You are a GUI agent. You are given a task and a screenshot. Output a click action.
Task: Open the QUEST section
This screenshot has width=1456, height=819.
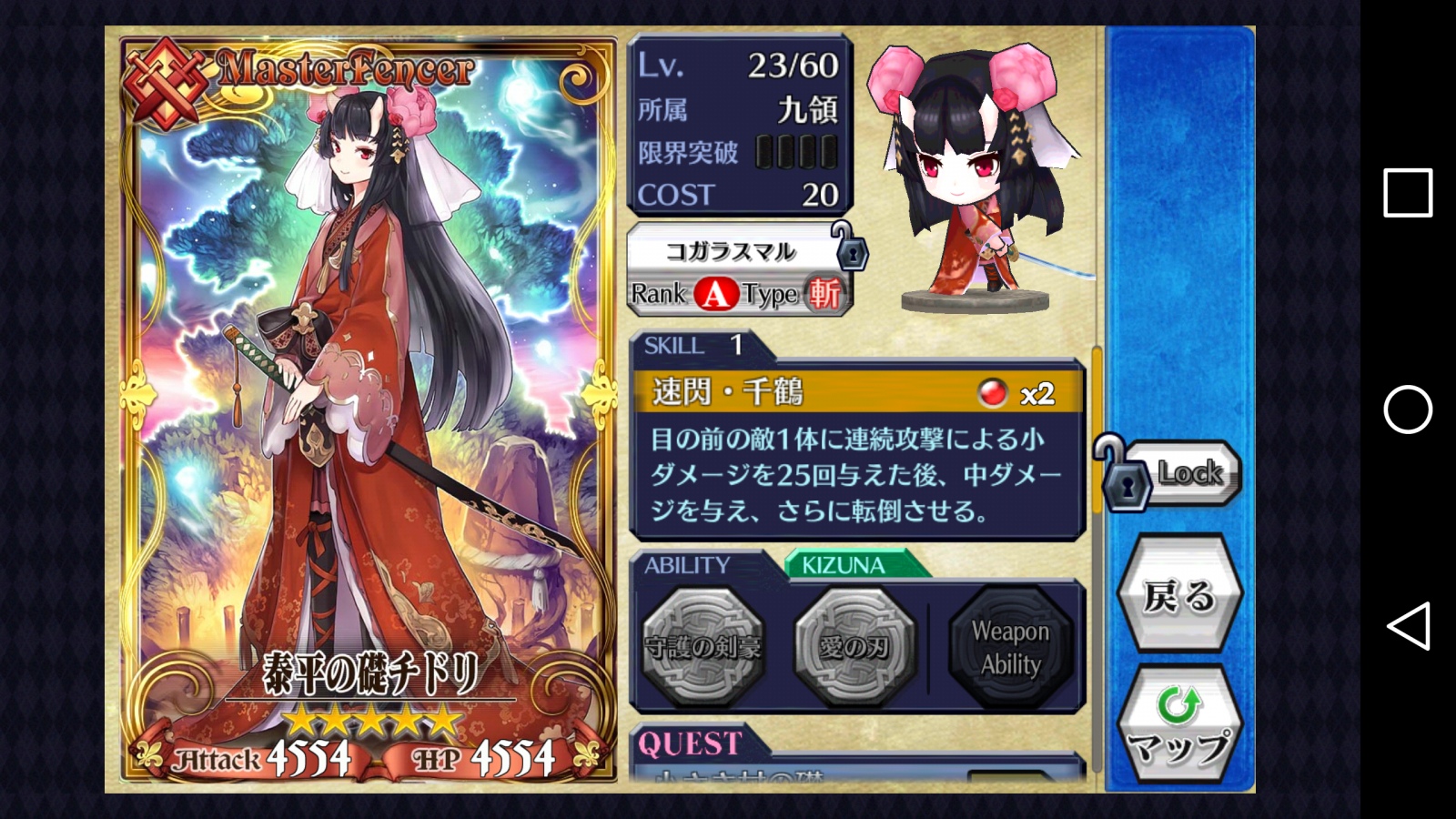pos(692,743)
